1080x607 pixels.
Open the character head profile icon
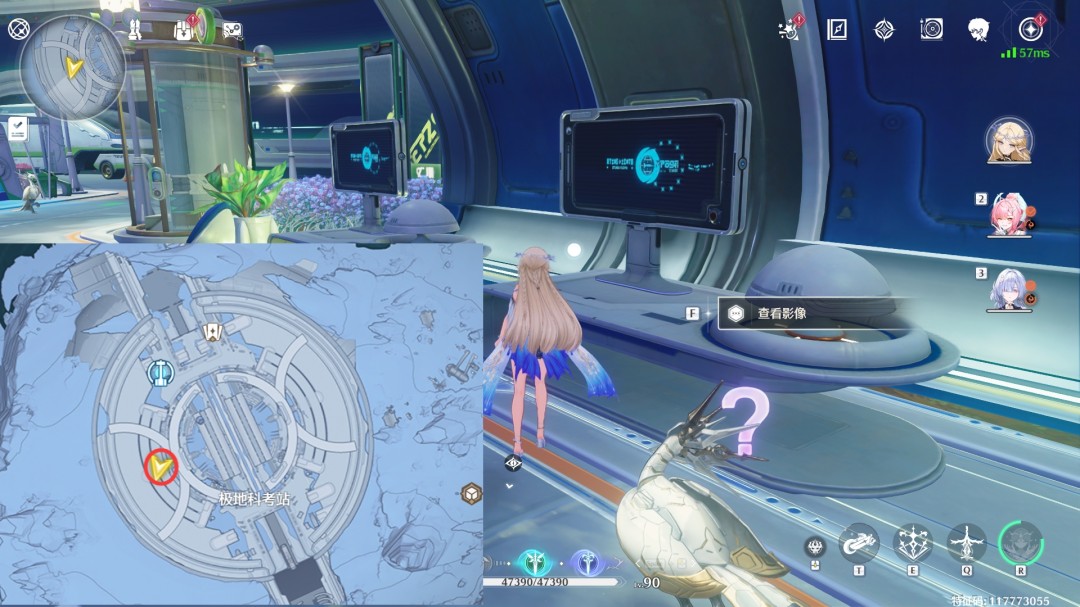click(x=978, y=29)
